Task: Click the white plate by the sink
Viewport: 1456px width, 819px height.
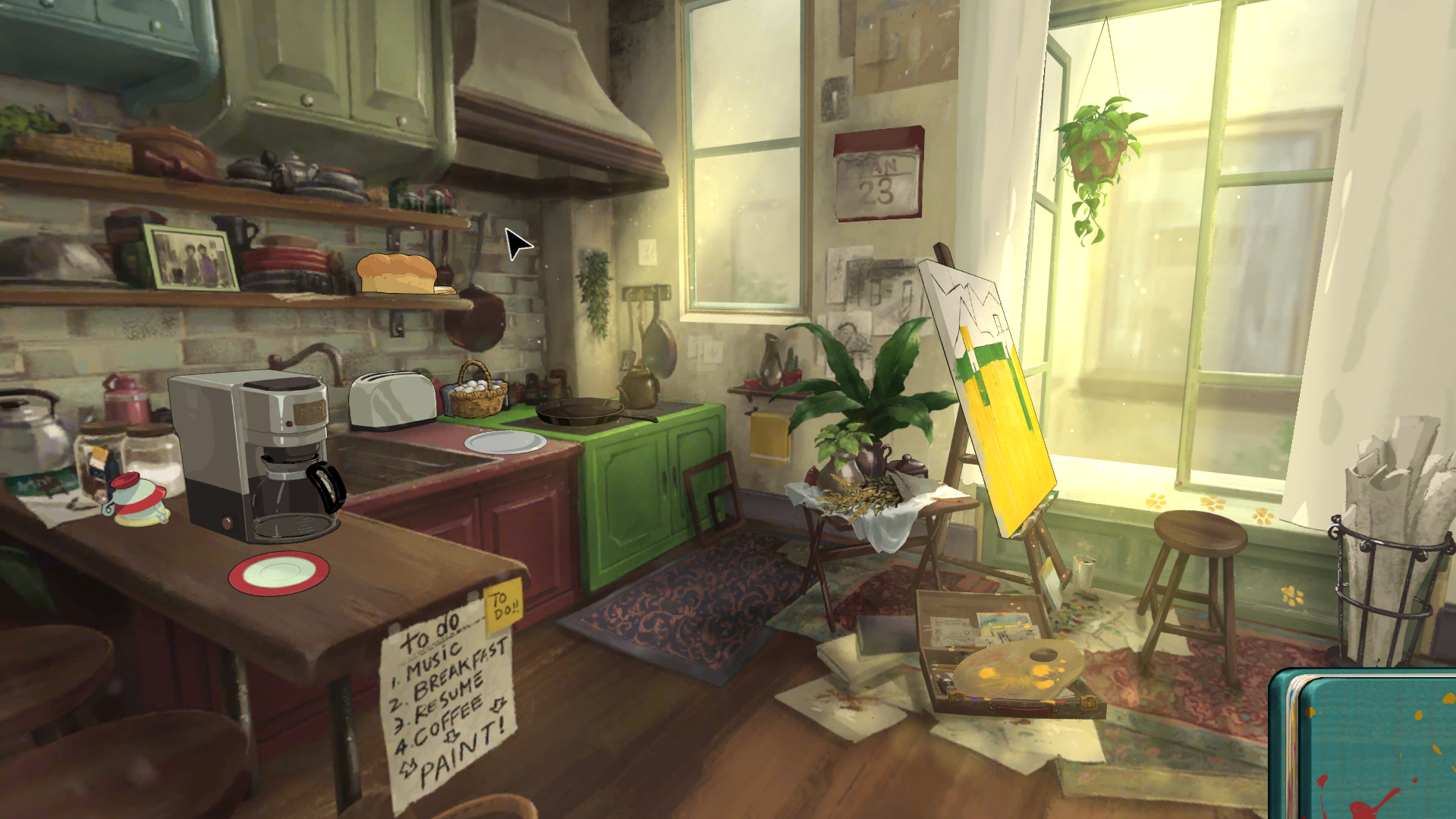Action: pyautogui.click(x=505, y=442)
